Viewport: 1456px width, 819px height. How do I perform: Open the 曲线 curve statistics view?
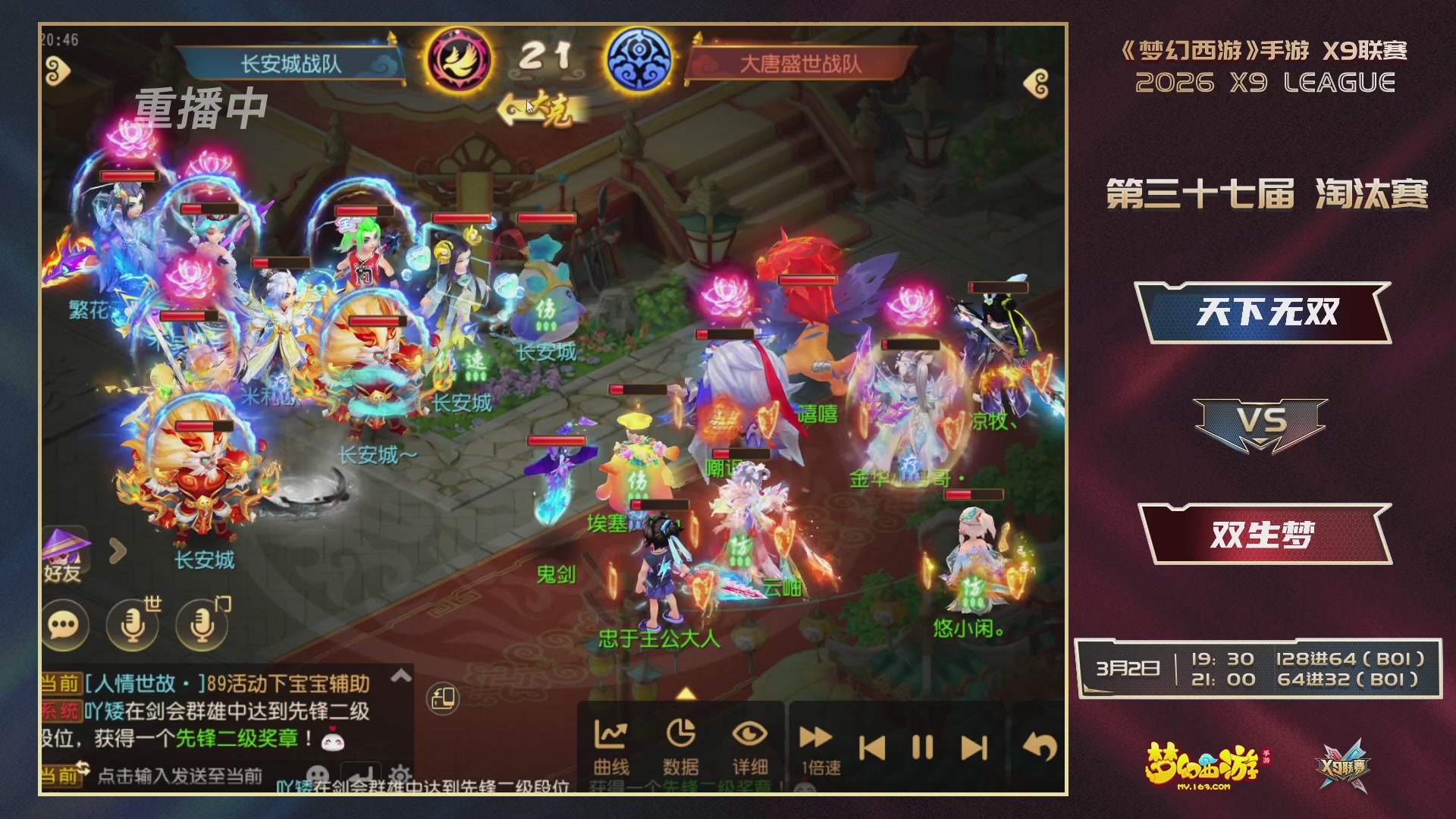tap(613, 739)
